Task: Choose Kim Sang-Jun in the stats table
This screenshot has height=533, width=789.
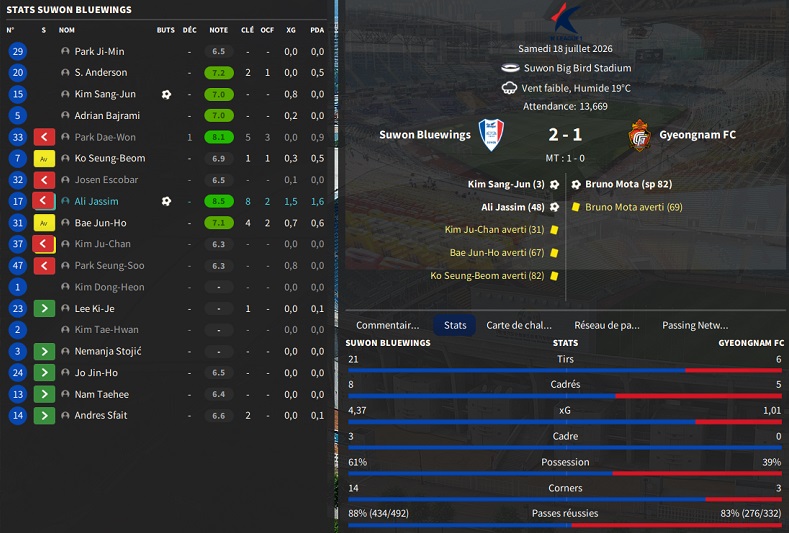Action: (x=104, y=94)
